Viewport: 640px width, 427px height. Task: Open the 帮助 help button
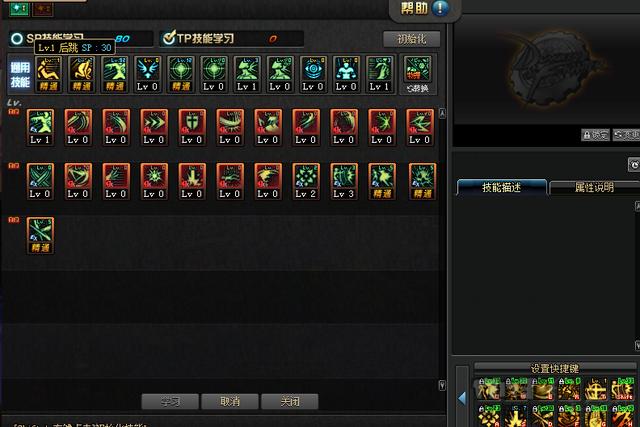[x=421, y=9]
